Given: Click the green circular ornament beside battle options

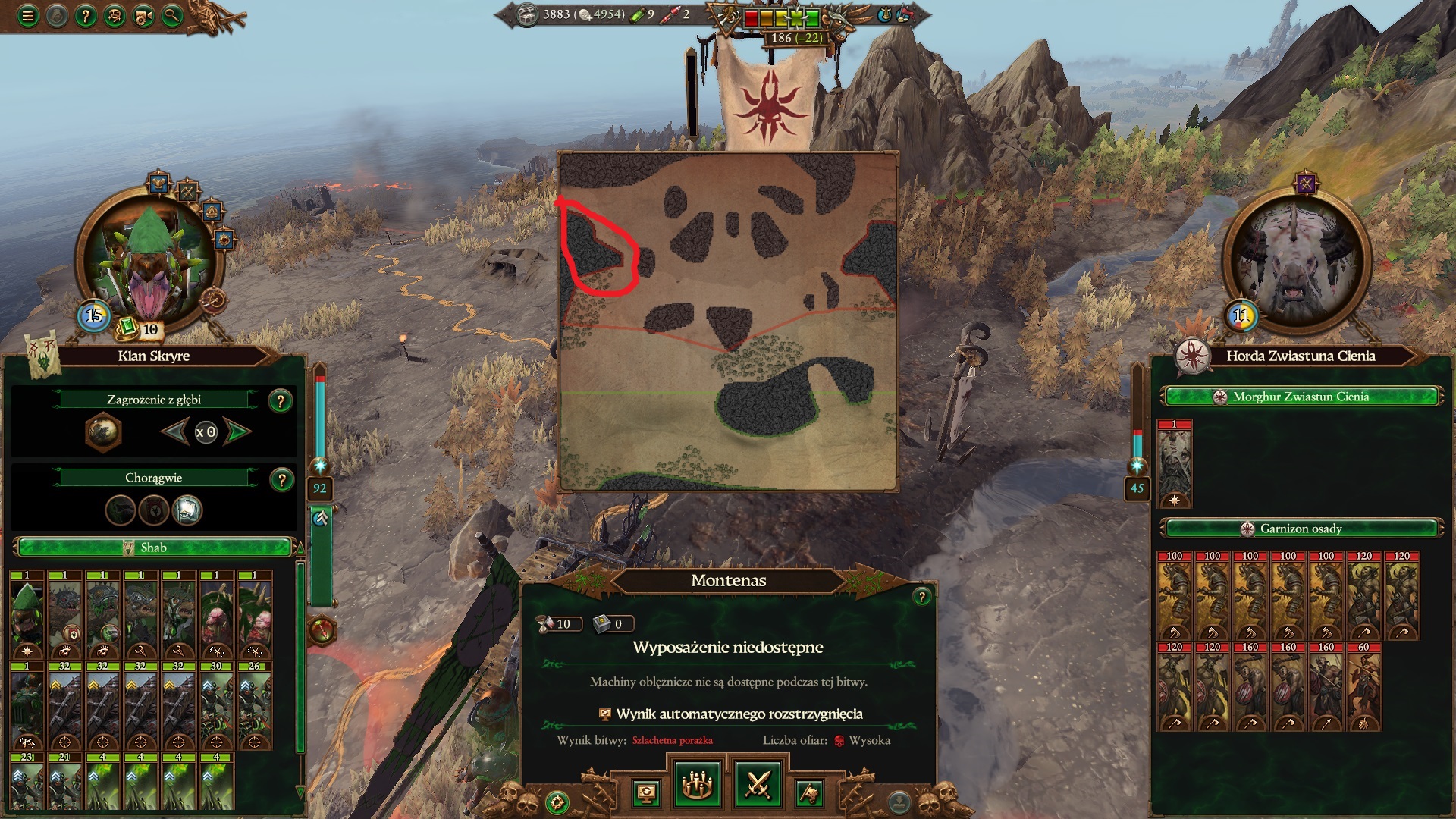Looking at the screenshot, I should pos(558,801).
